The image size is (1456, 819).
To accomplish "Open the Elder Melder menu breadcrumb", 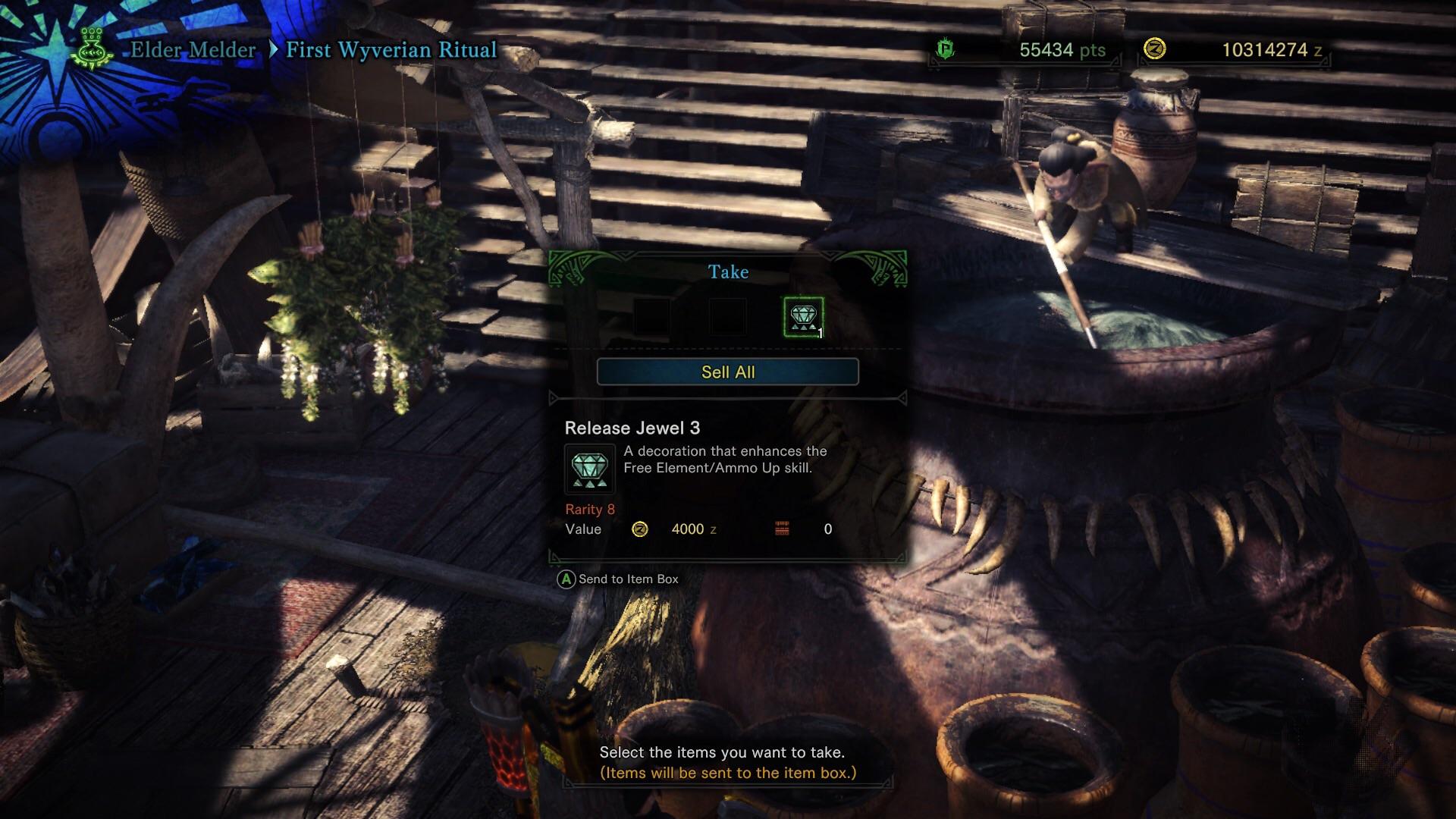I will [193, 51].
